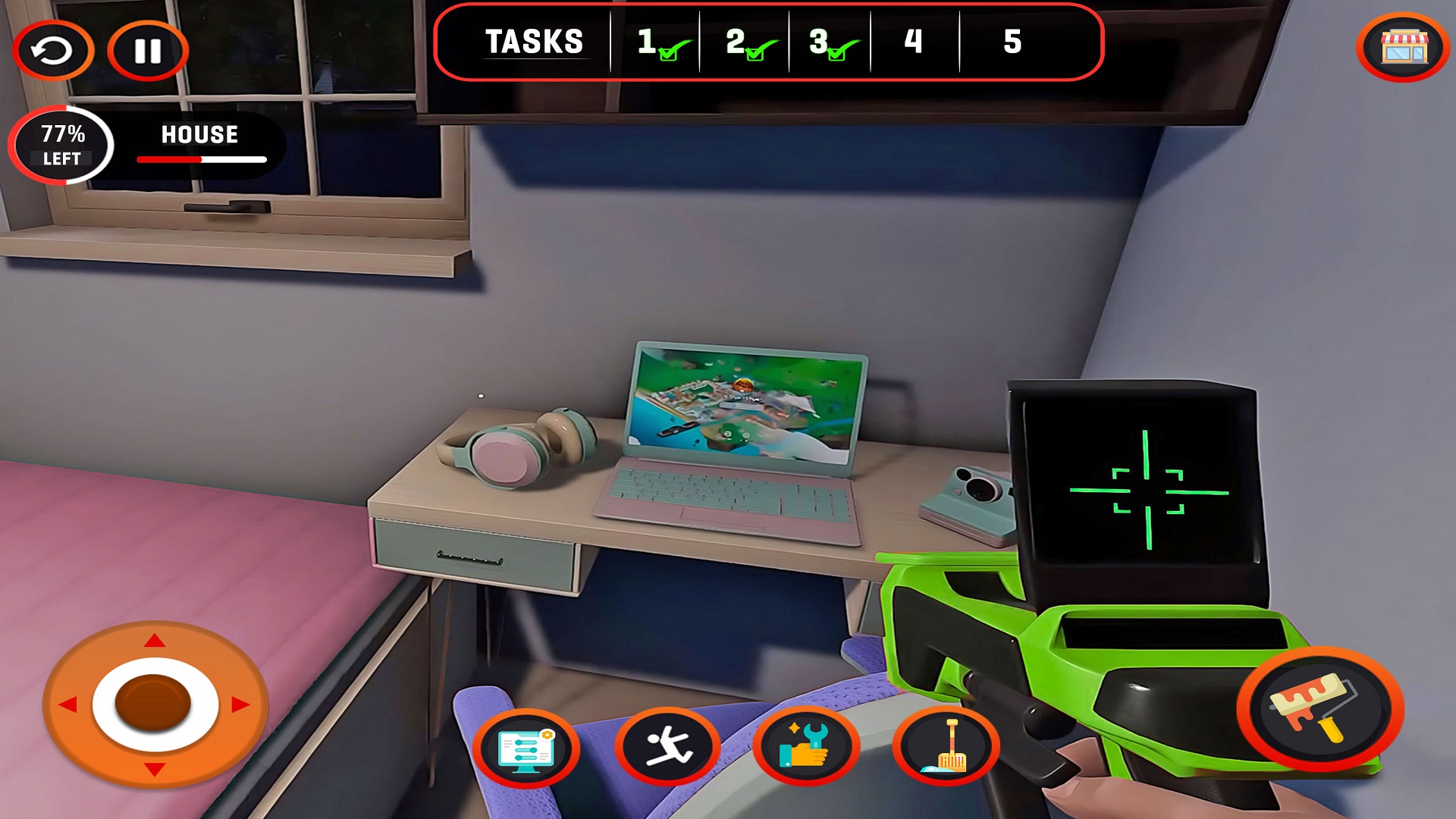The width and height of the screenshot is (1456, 819).
Task: Pause the game
Action: tap(149, 50)
